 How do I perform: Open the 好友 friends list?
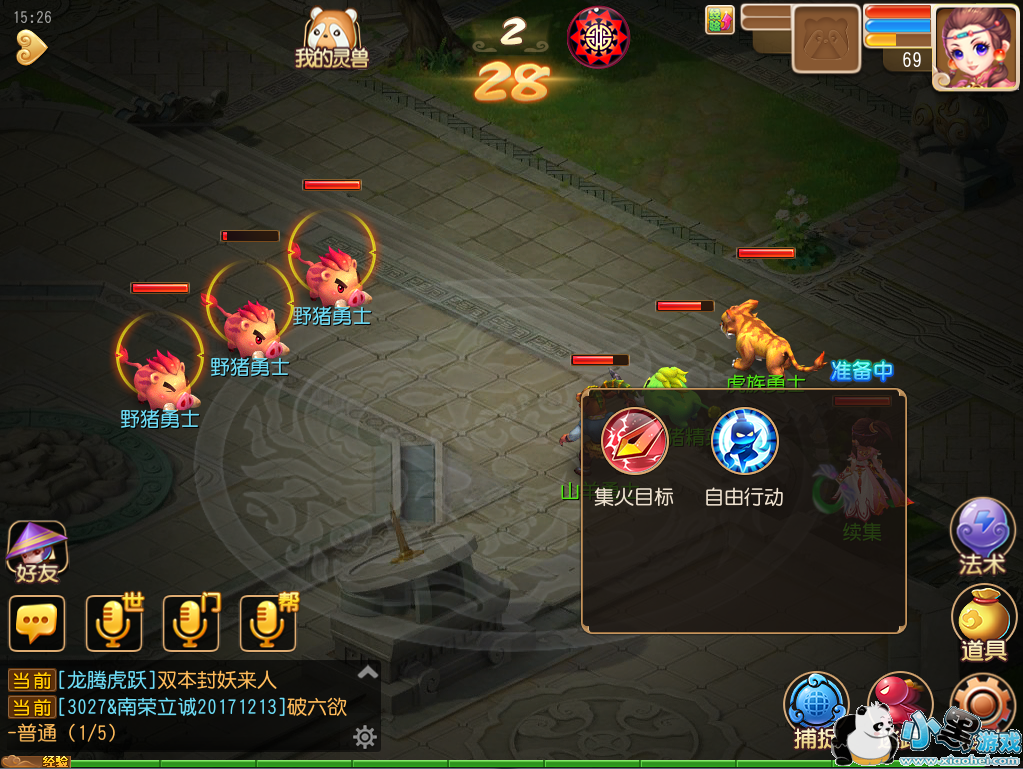coord(37,550)
